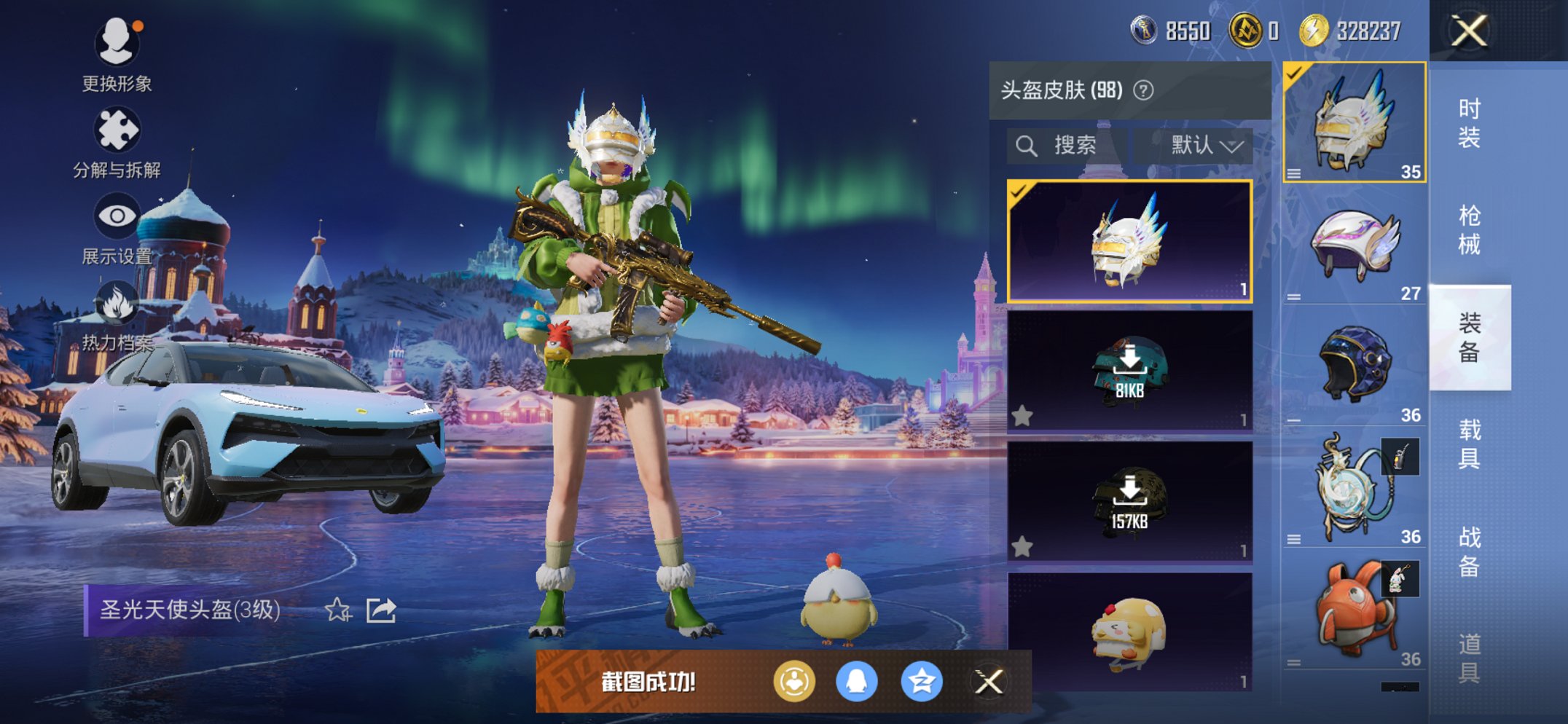Favorite the 圣光天使头盔 with the star icon
The width and height of the screenshot is (1568, 724).
click(338, 610)
